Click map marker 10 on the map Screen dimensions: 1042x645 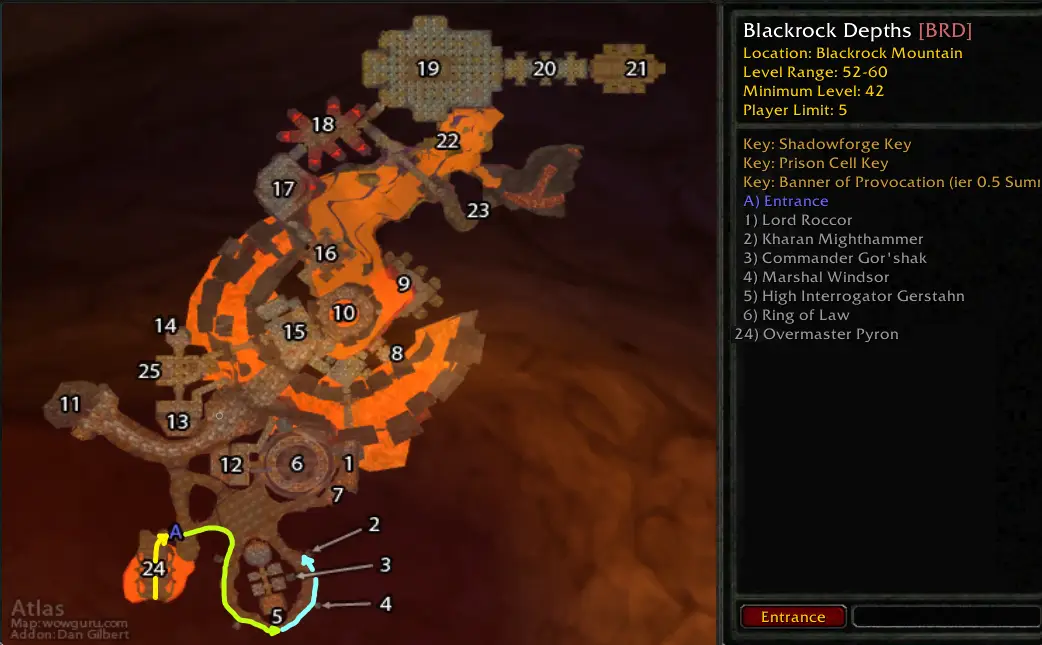(344, 313)
